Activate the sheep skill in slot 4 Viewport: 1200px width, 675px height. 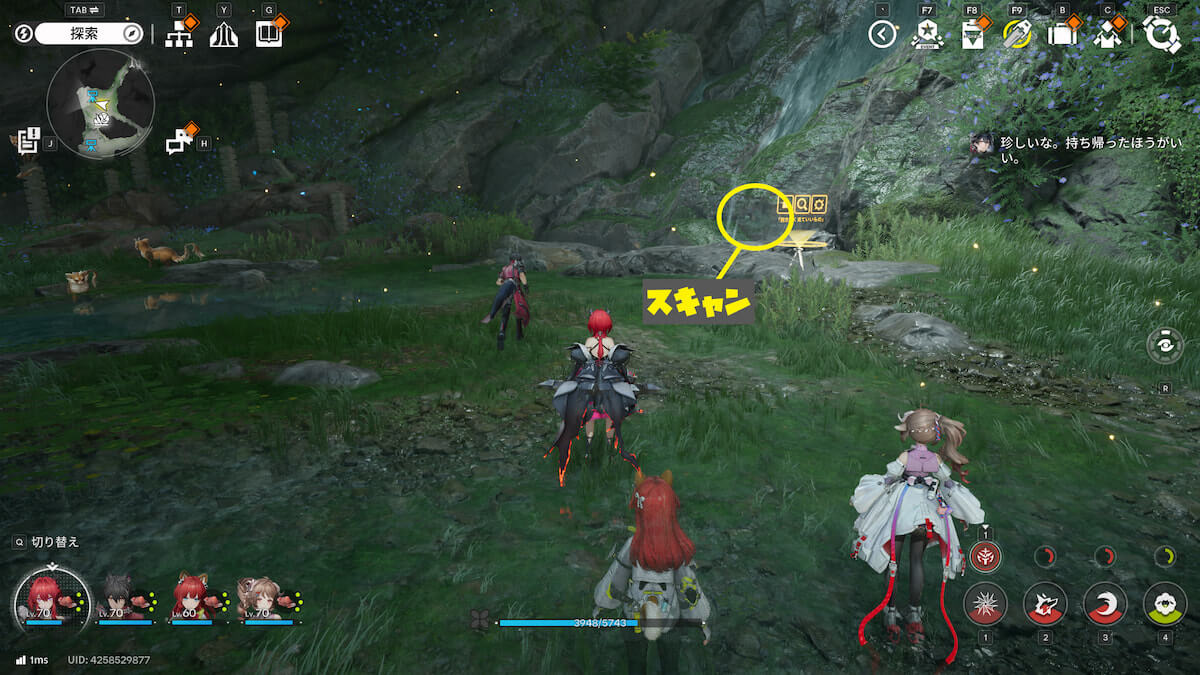(1165, 604)
